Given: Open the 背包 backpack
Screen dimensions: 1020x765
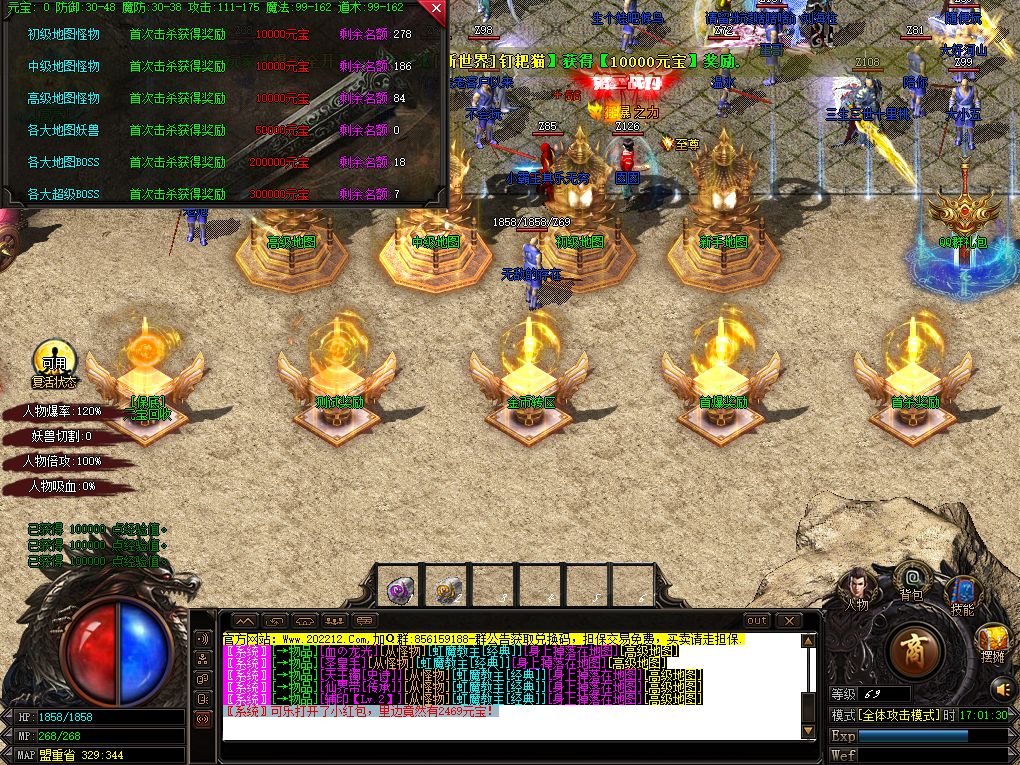Looking at the screenshot, I should tap(911, 580).
